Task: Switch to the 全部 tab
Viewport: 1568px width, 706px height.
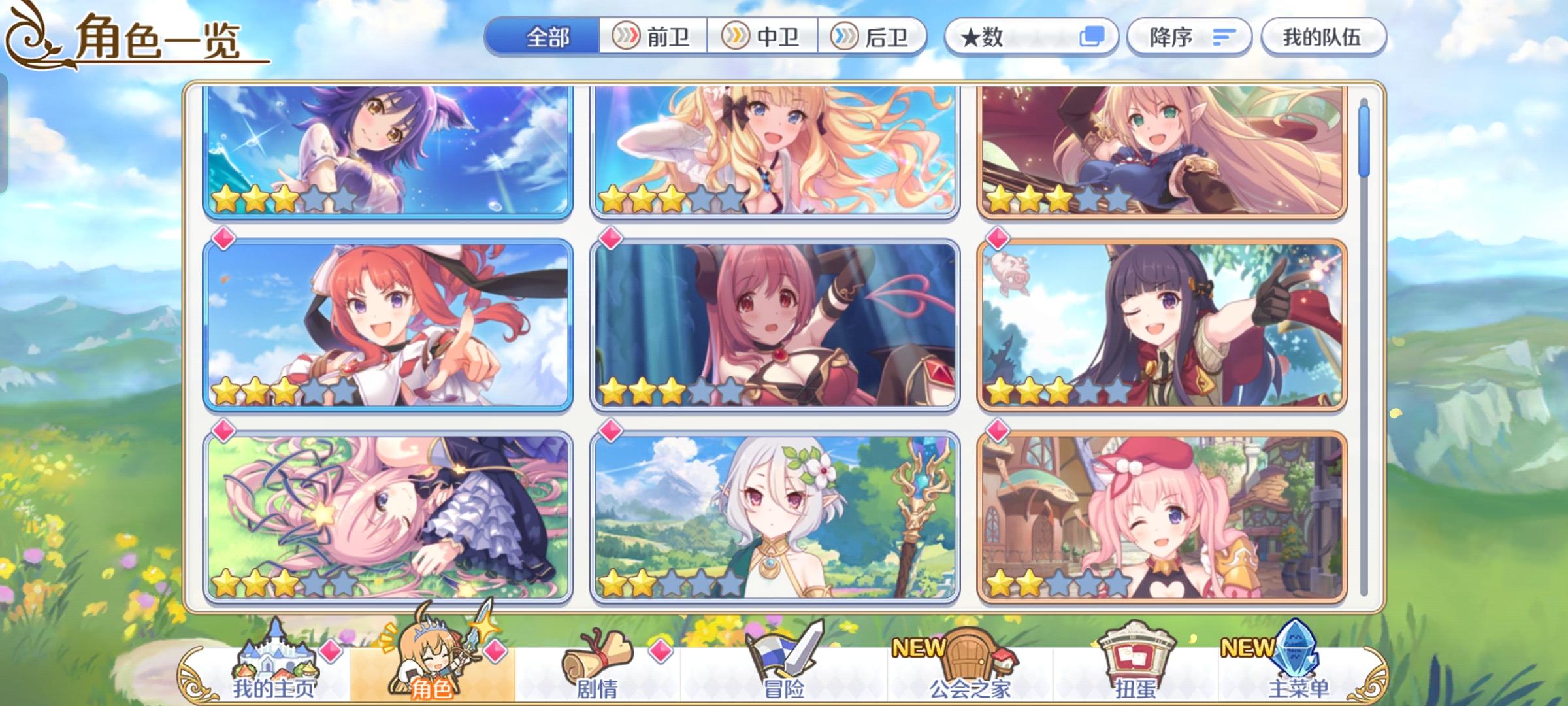Action: [546, 37]
